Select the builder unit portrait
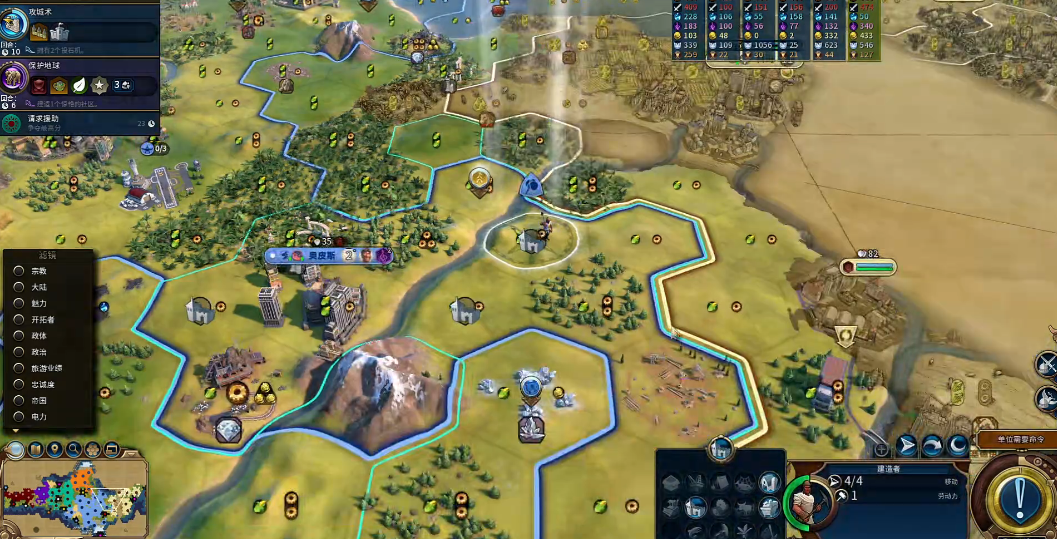Viewport: 1057px width, 539px height. click(x=804, y=496)
